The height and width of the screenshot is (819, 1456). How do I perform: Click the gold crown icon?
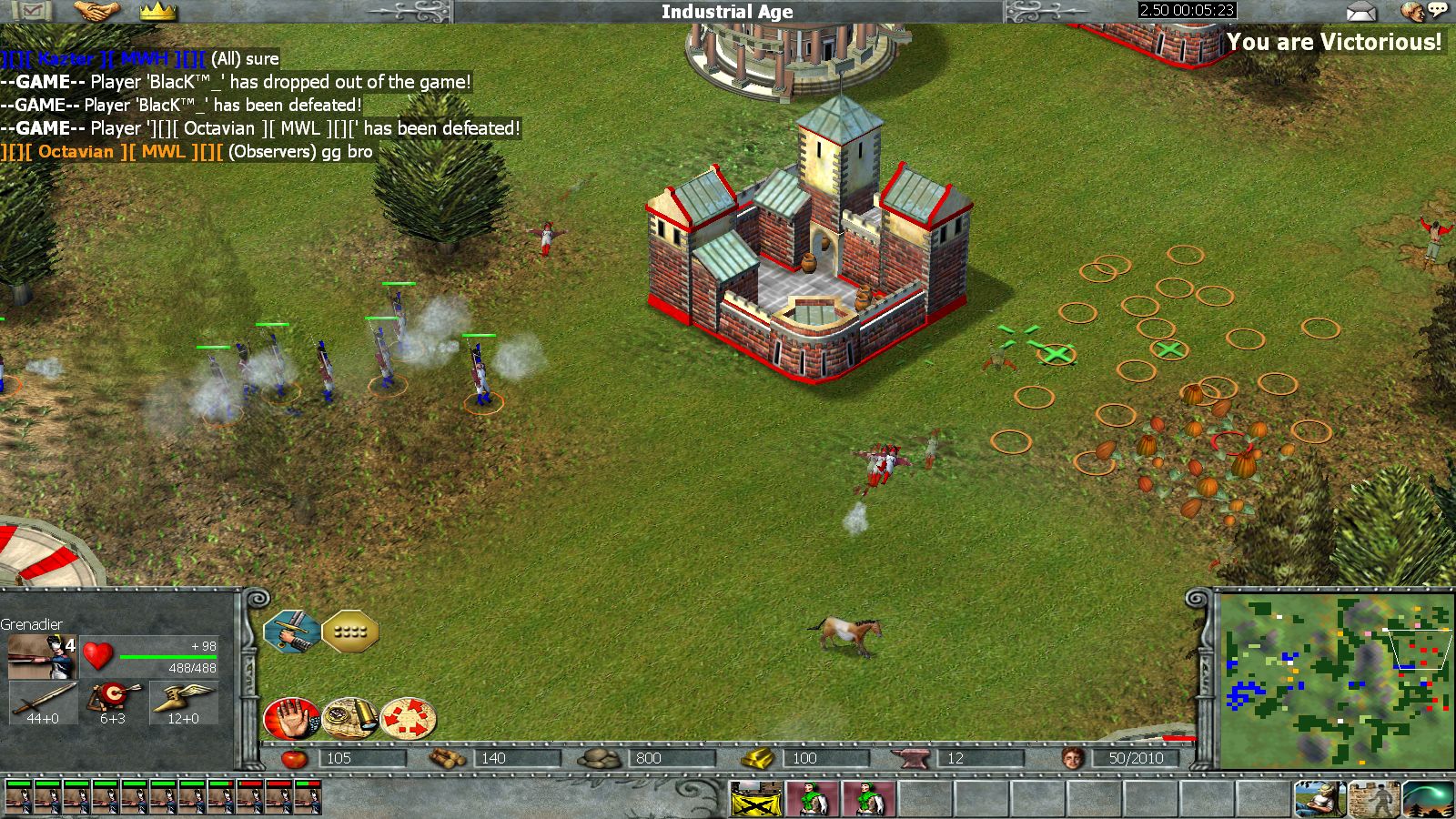157,12
